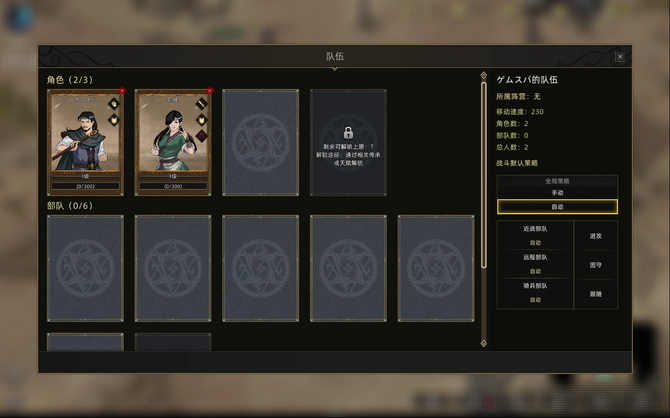Remove the male character using red X
This screenshot has width=670, height=418.
point(122,91)
